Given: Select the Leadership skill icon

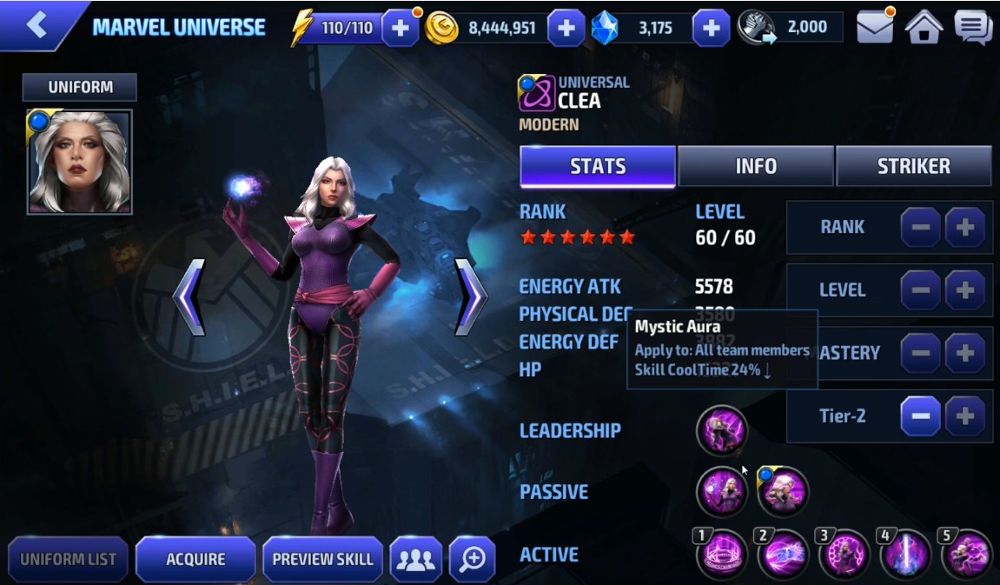Looking at the screenshot, I should coord(721,430).
